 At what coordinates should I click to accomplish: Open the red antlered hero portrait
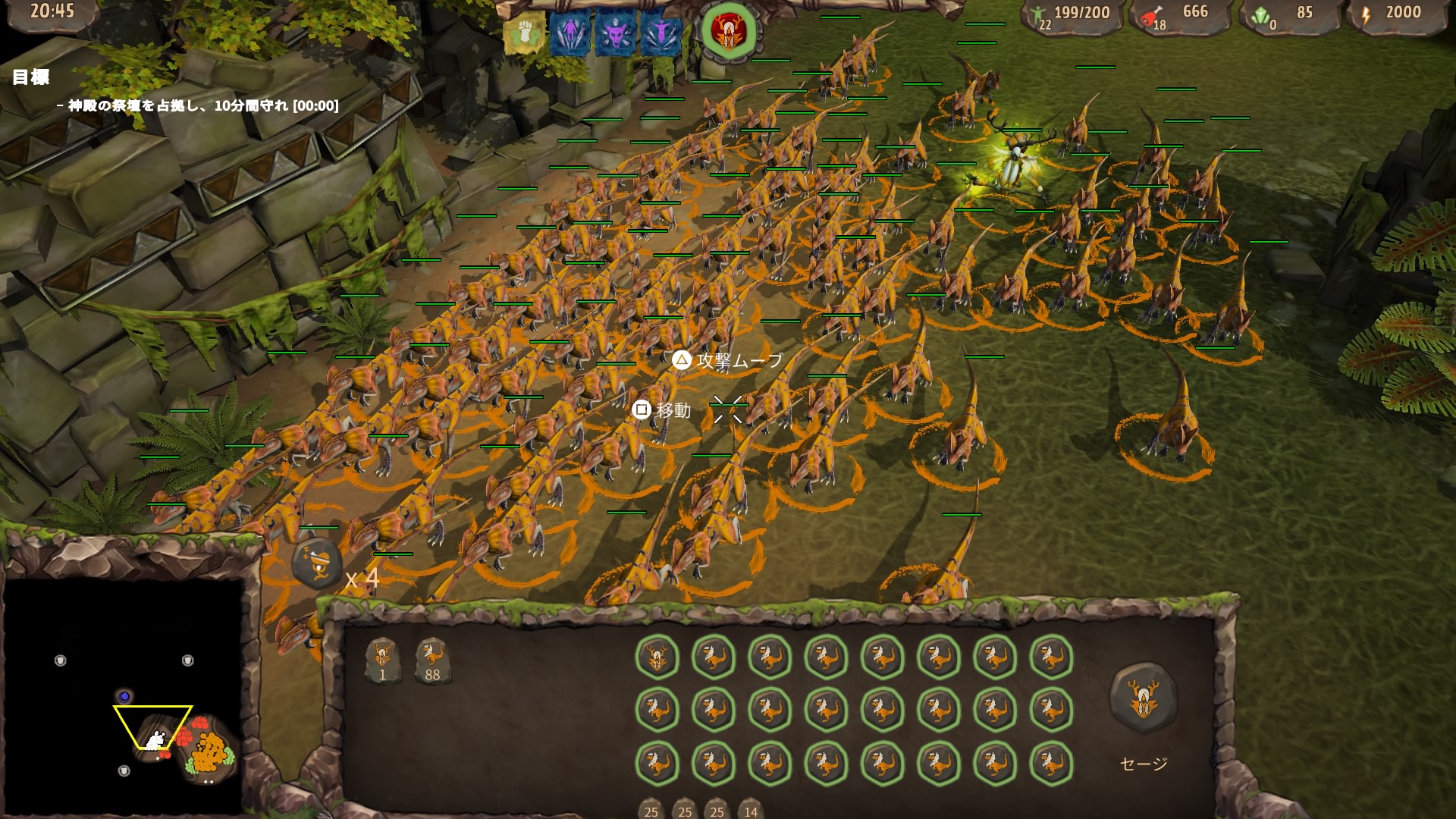coord(728,32)
